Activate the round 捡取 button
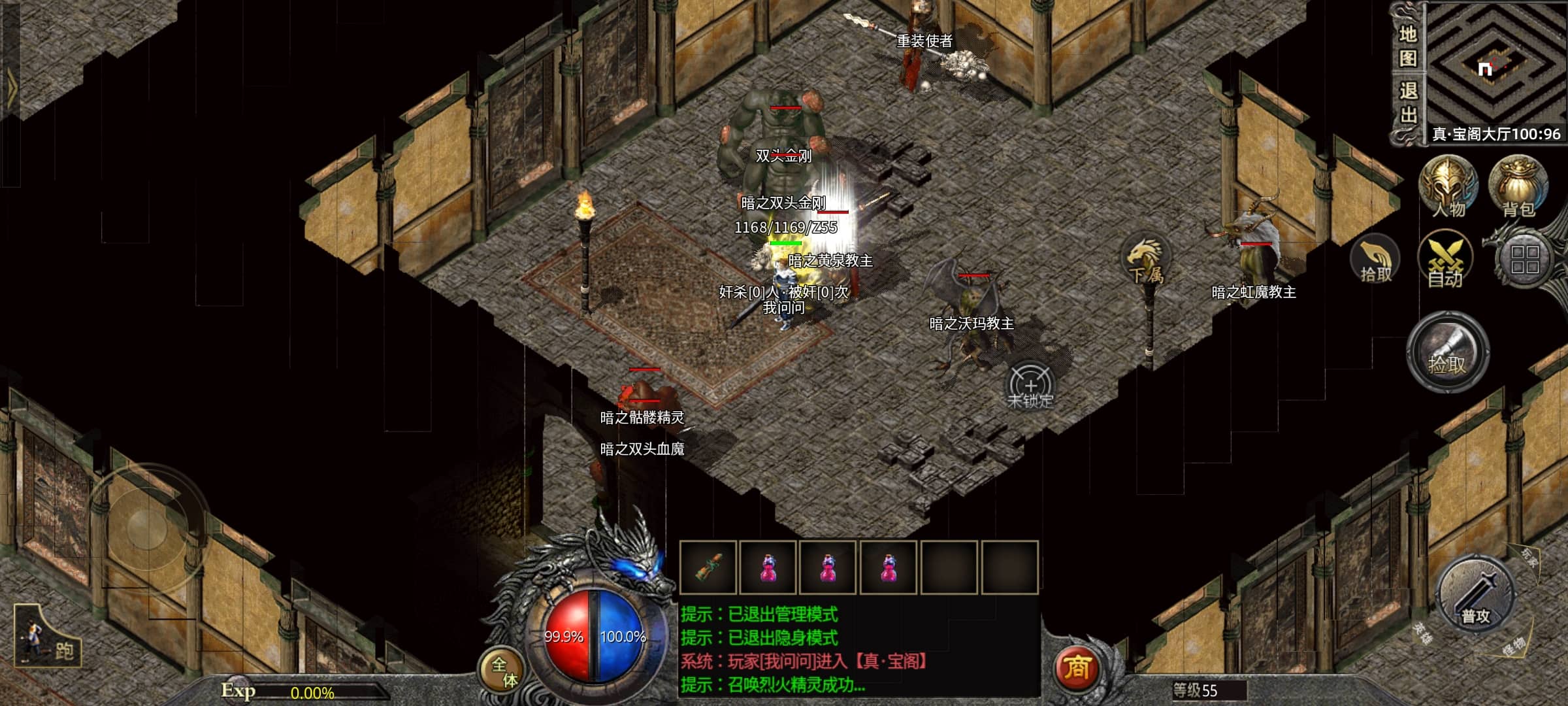Screen dimensions: 1568x706 (1448, 353)
